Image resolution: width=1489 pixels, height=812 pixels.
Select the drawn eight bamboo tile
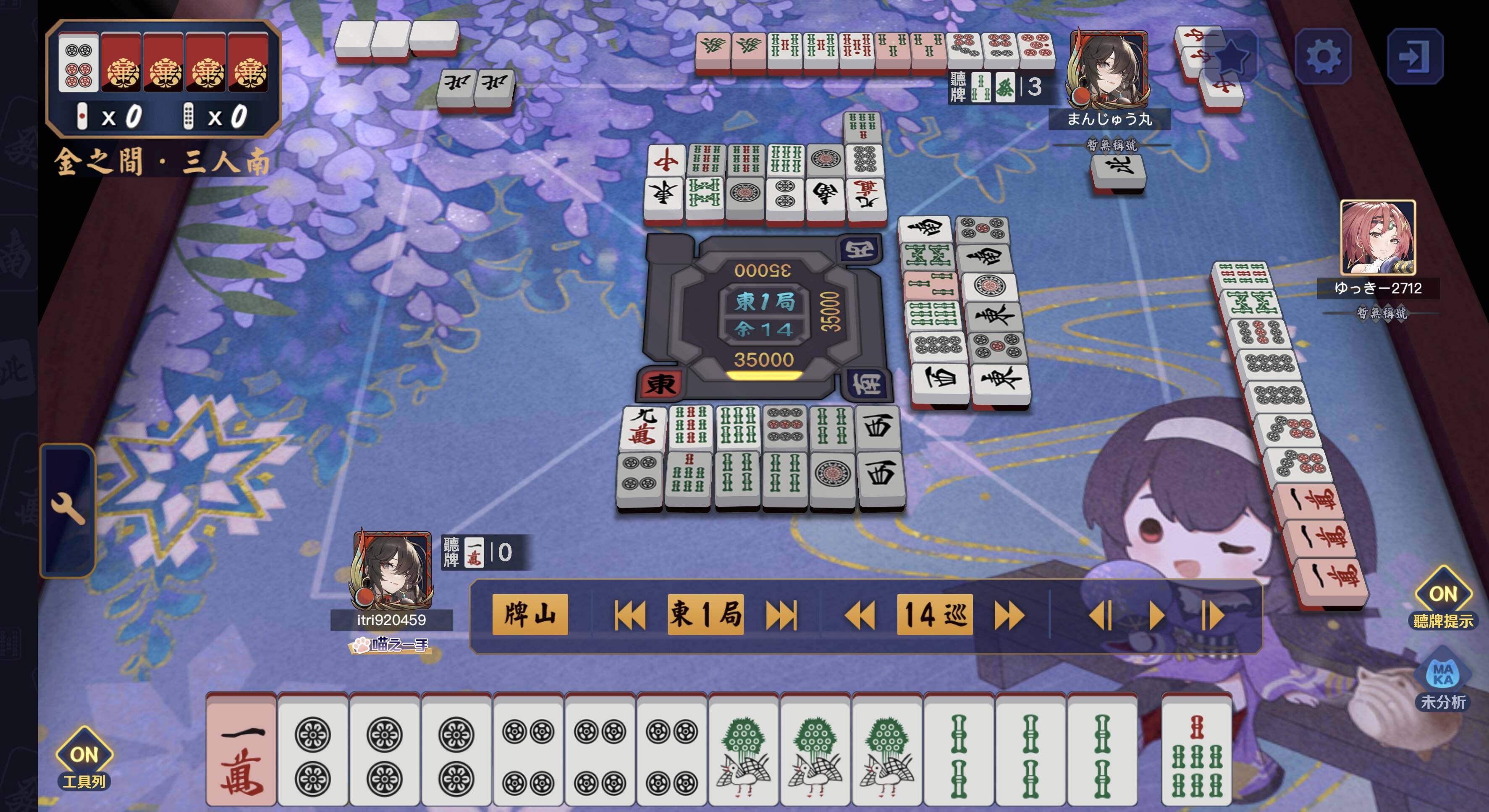coord(1196,749)
